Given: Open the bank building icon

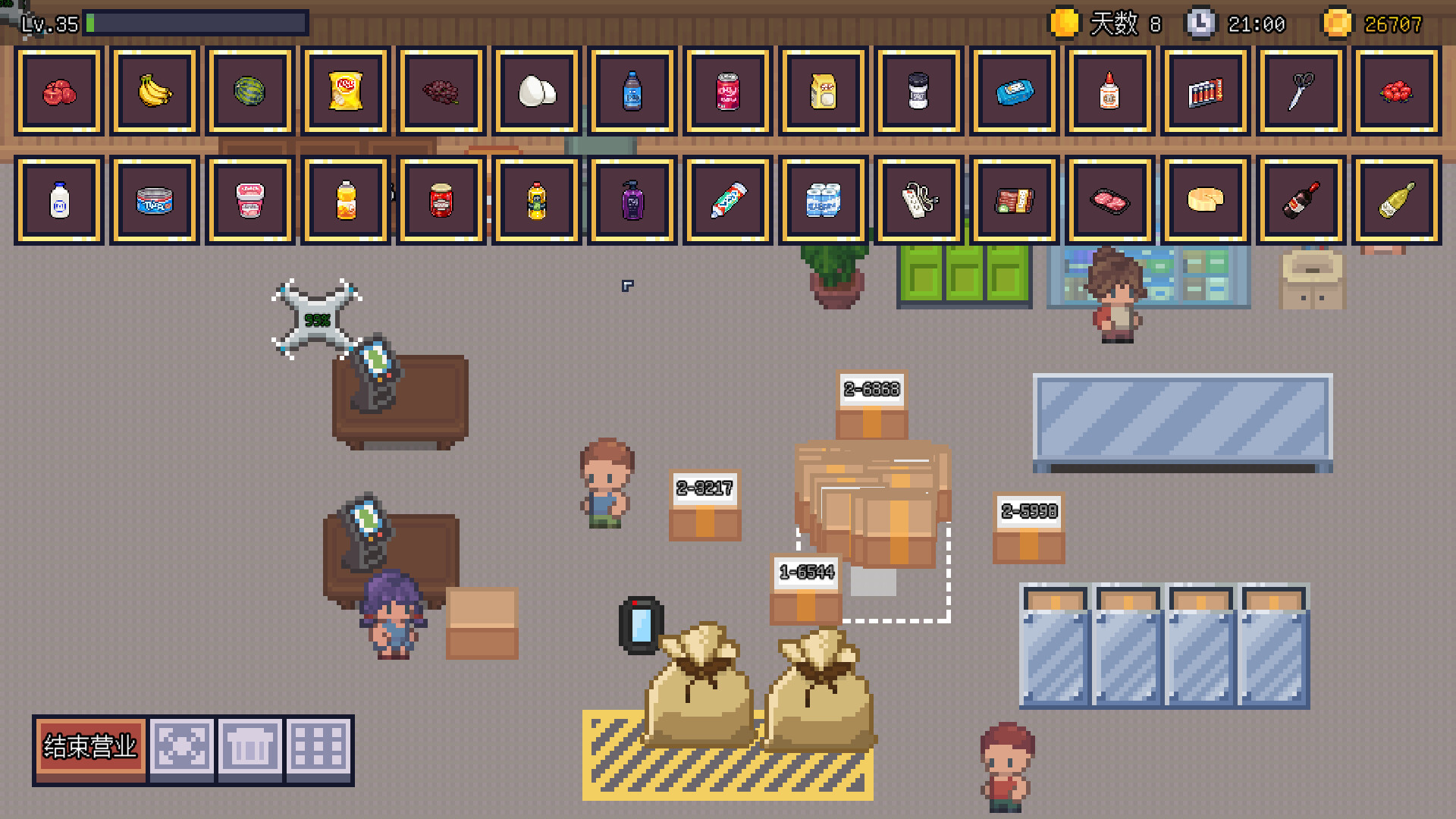Looking at the screenshot, I should pos(250,747).
